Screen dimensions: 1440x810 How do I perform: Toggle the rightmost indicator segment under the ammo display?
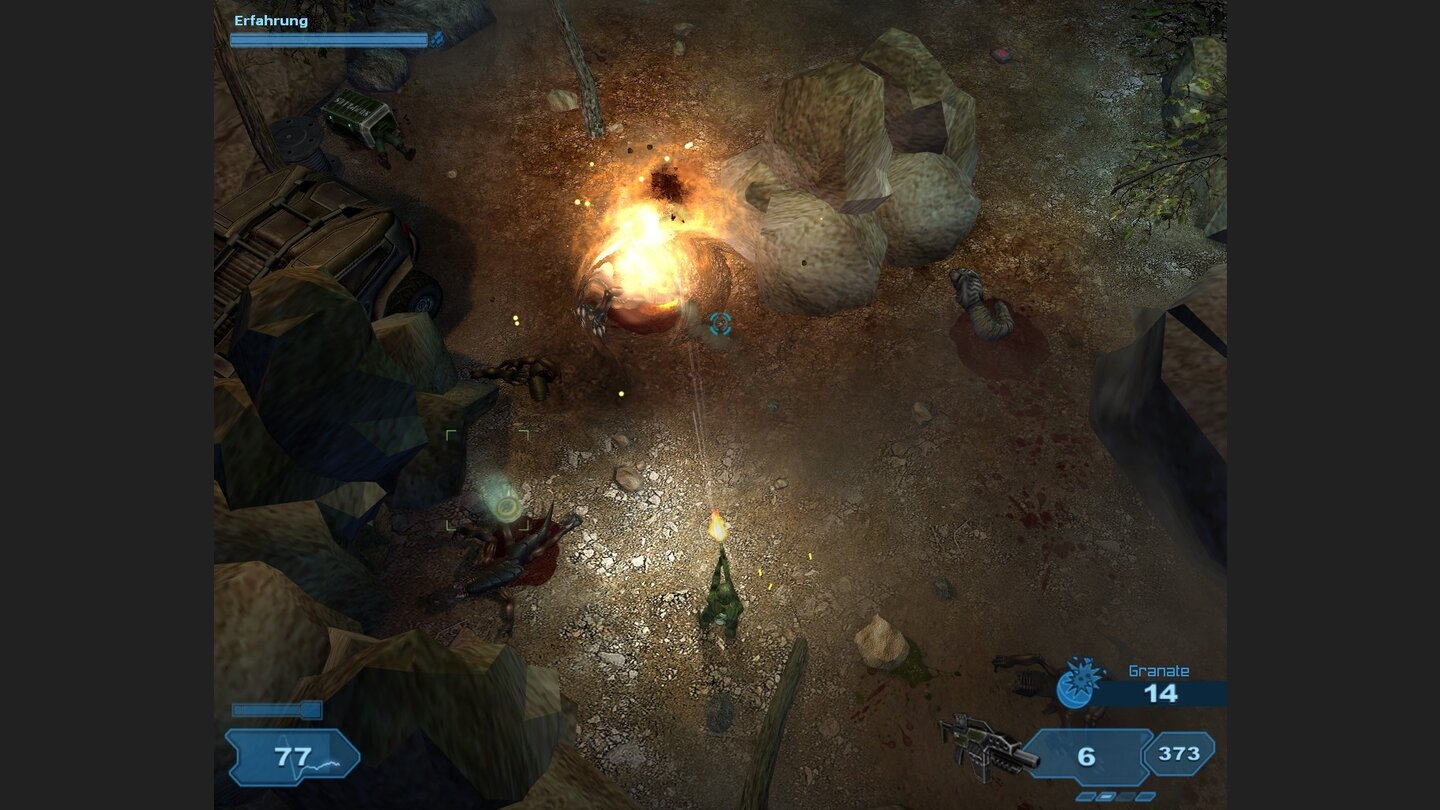coord(1146,797)
